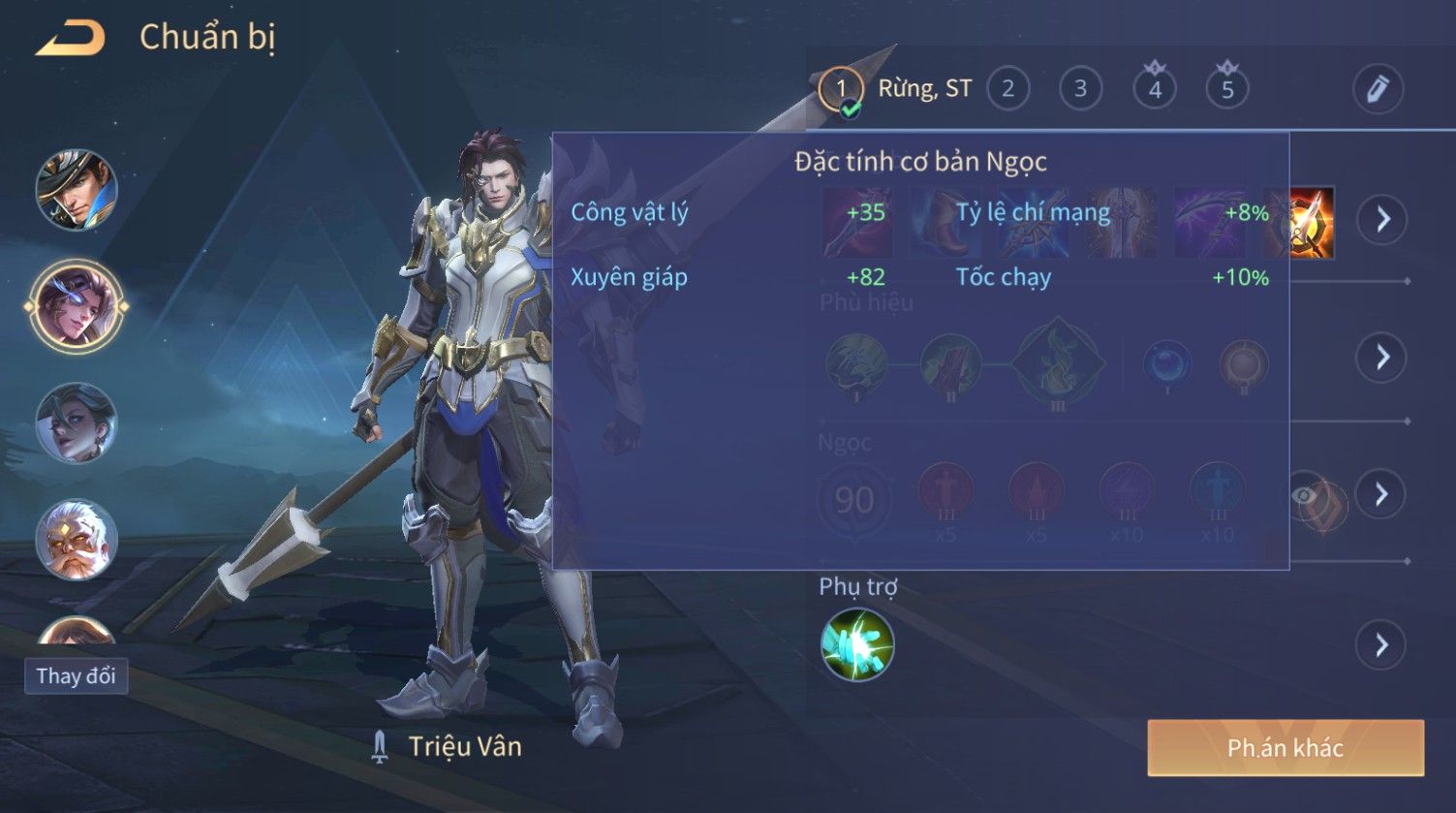Edit the loadout with pencil icon
1456x813 pixels.
tap(1378, 89)
